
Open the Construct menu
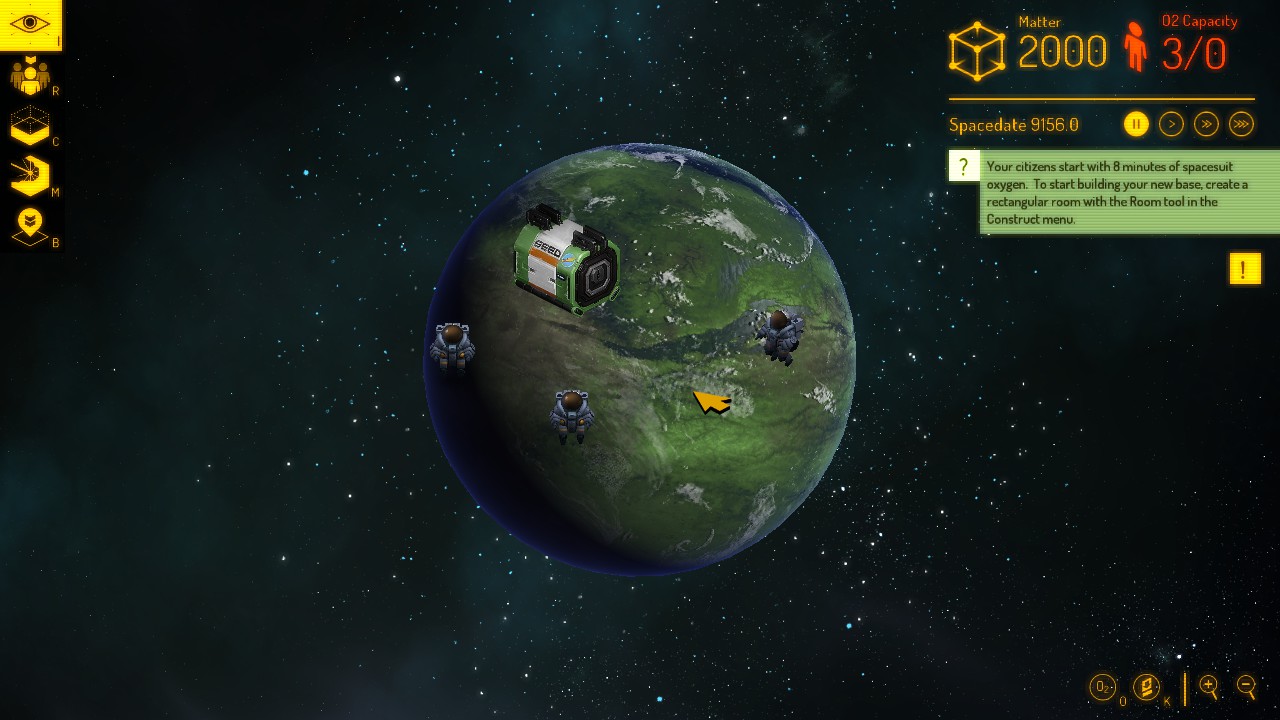click(30, 125)
